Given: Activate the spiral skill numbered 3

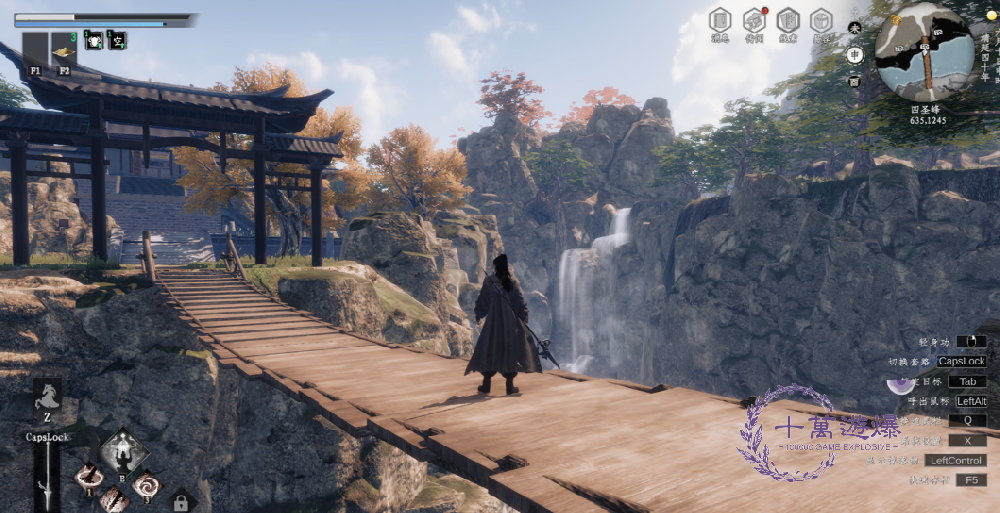Looking at the screenshot, I should (x=147, y=484).
